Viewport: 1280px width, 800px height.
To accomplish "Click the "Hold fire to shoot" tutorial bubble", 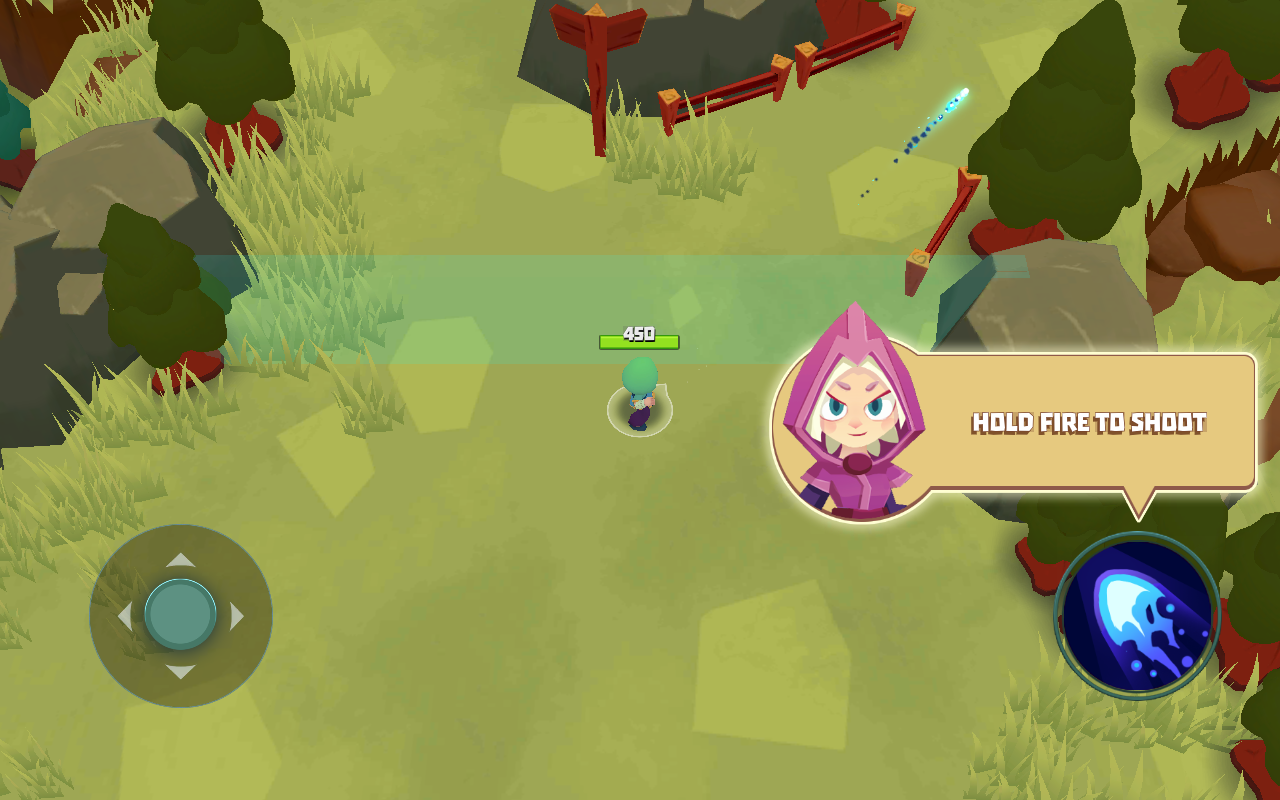I will click(x=1088, y=422).
